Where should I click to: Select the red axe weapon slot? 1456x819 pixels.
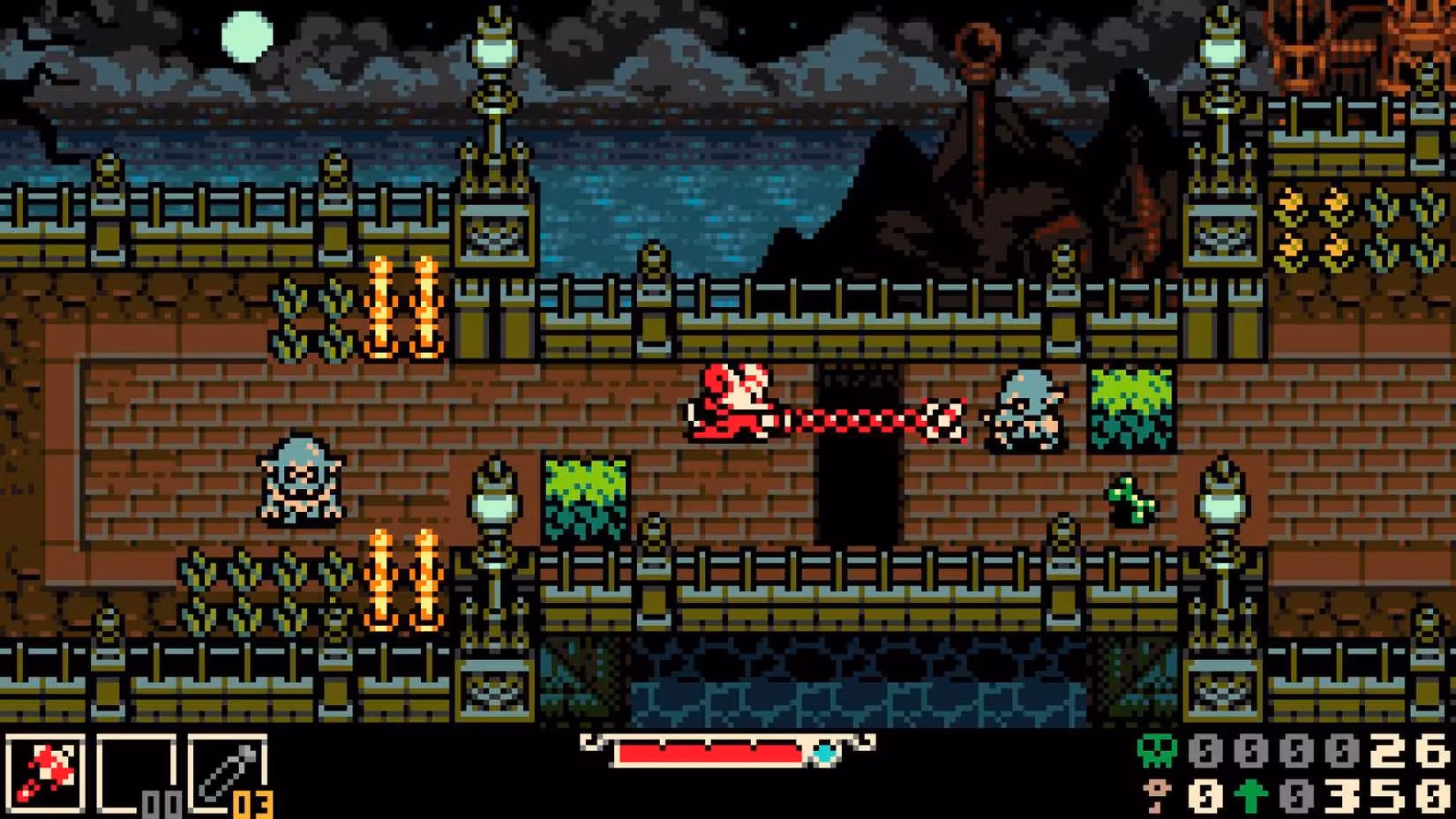tap(44, 774)
